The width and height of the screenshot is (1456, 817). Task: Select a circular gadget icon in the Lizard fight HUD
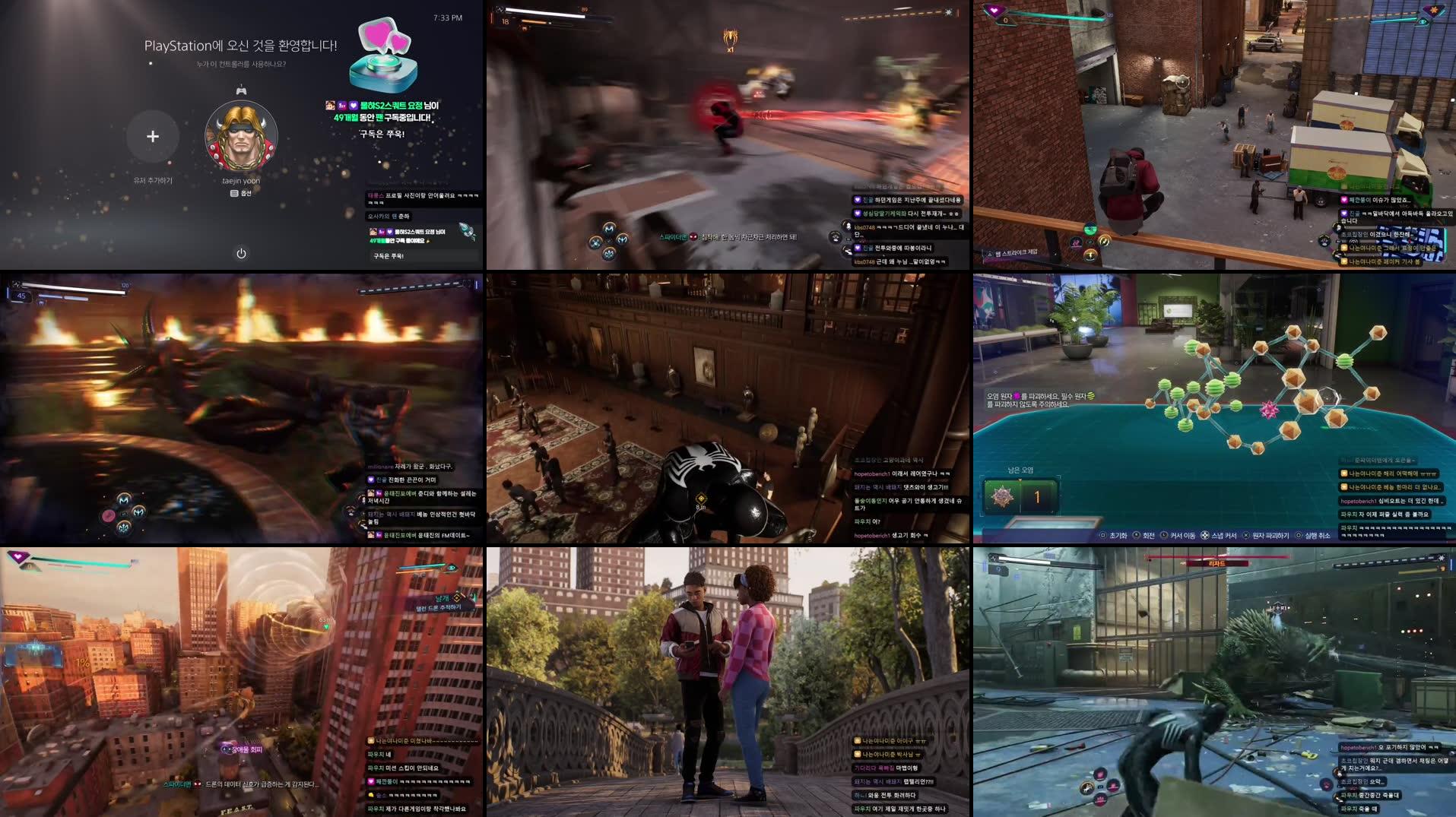coord(1100,774)
